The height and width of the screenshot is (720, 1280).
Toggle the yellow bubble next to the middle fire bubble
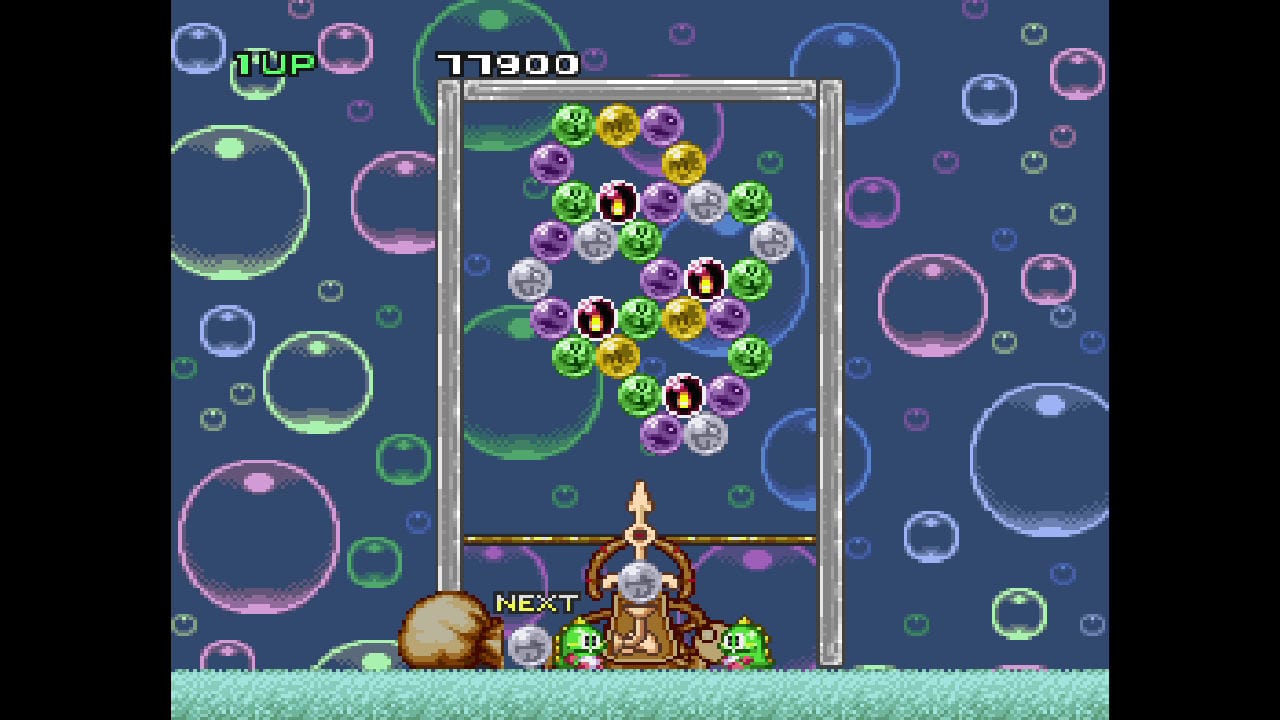(x=683, y=317)
